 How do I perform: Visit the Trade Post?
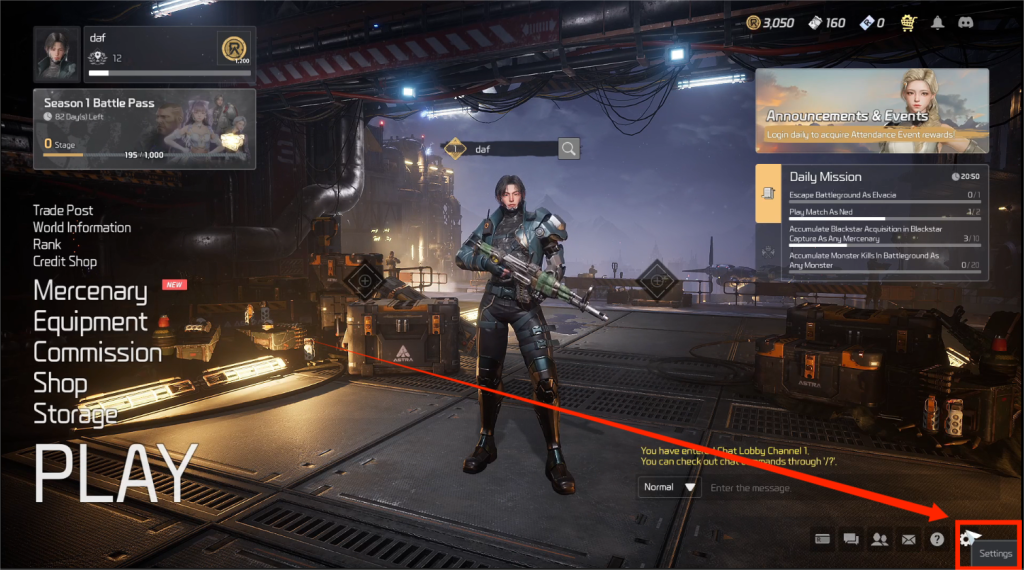(63, 210)
